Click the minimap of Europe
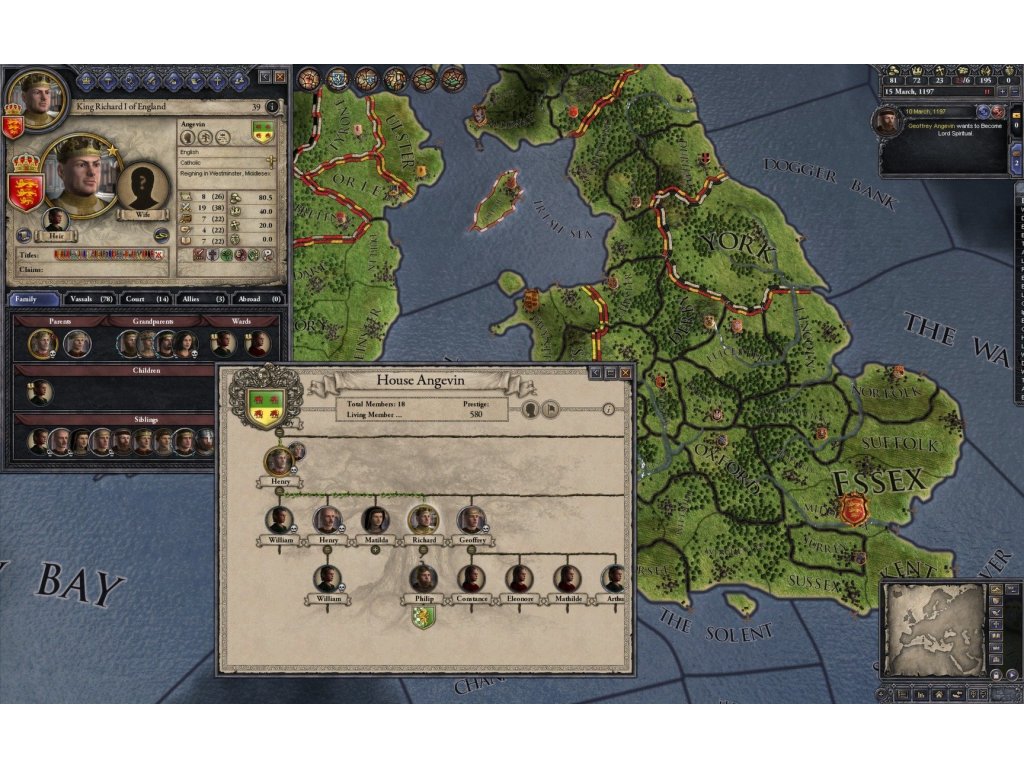 pos(934,629)
